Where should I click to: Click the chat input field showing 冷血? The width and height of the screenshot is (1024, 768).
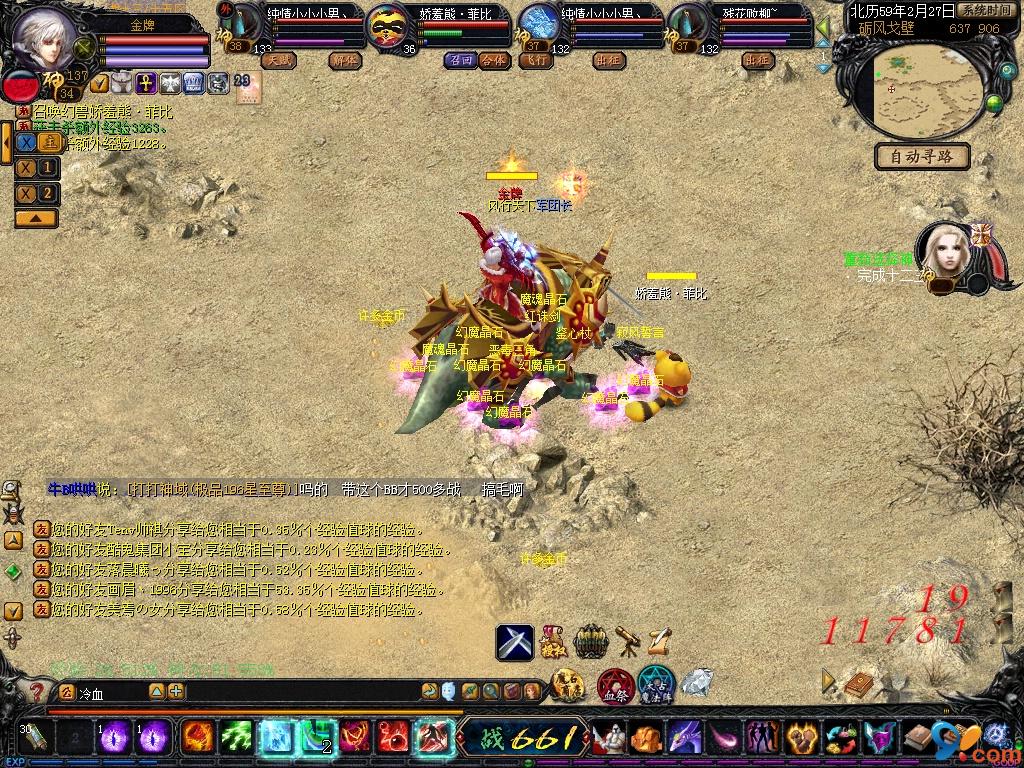point(110,691)
